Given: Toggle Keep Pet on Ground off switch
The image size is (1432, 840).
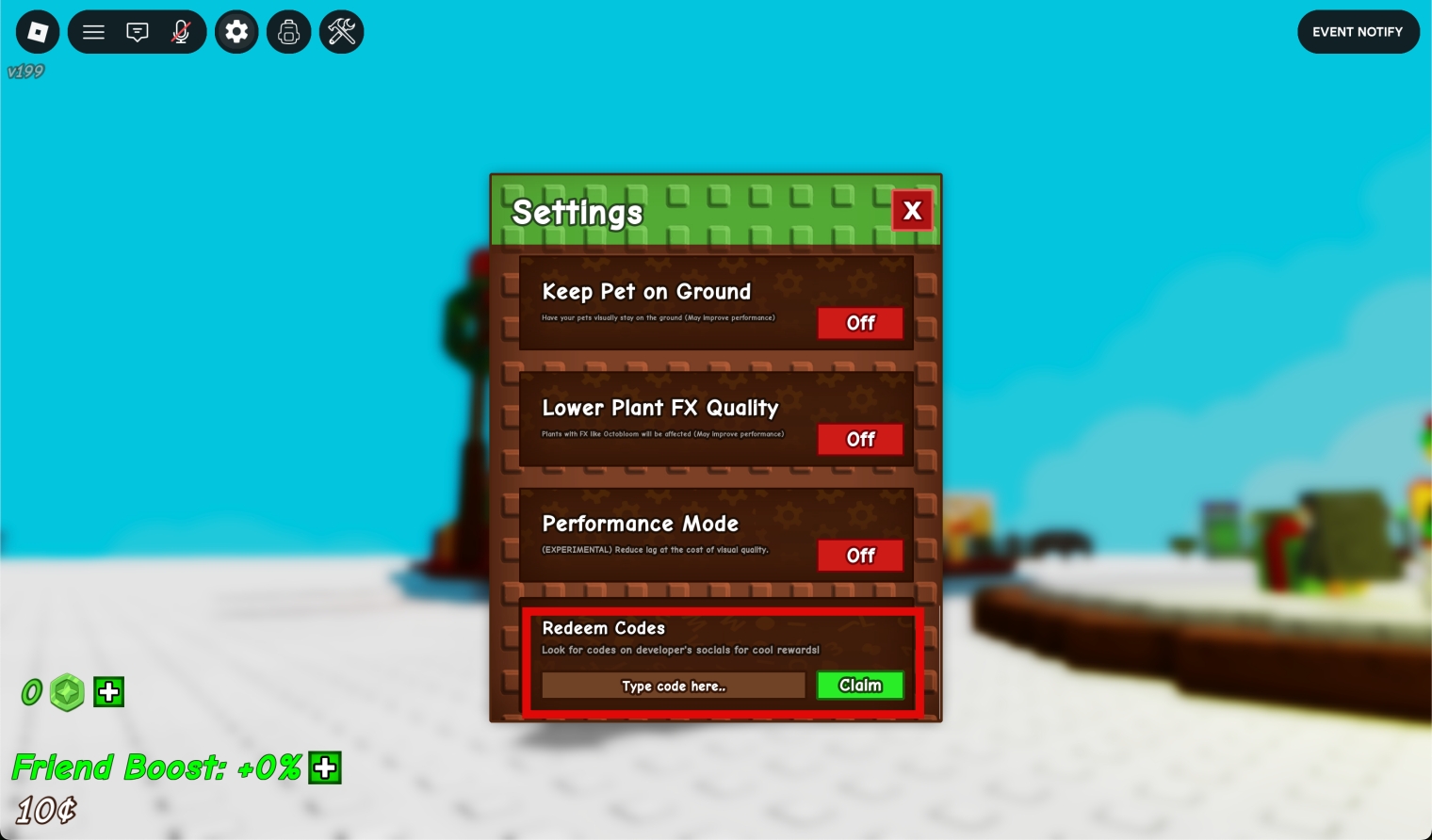Looking at the screenshot, I should click(x=859, y=323).
